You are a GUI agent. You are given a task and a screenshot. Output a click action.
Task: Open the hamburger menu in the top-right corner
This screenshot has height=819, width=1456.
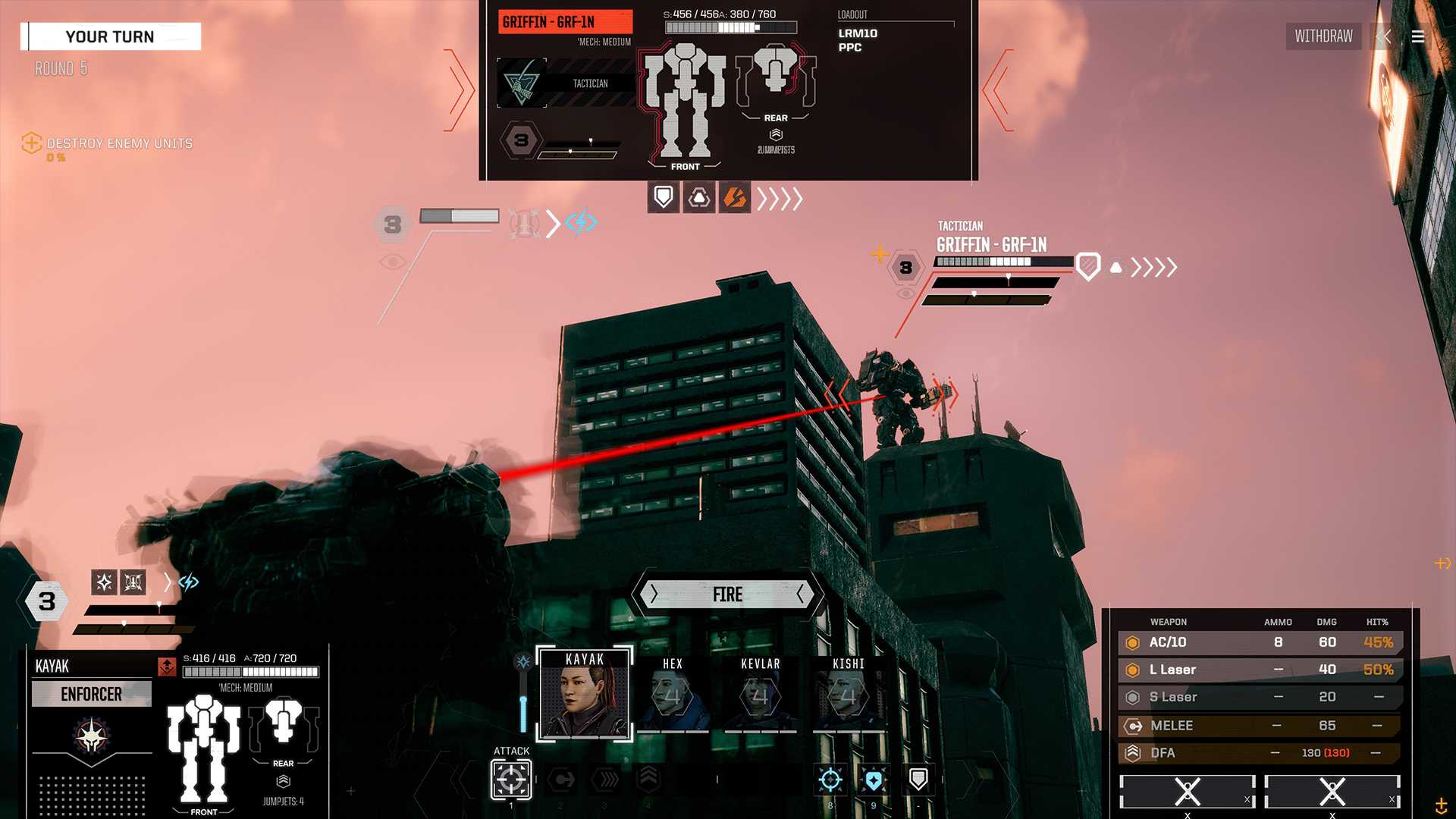[x=1417, y=36]
